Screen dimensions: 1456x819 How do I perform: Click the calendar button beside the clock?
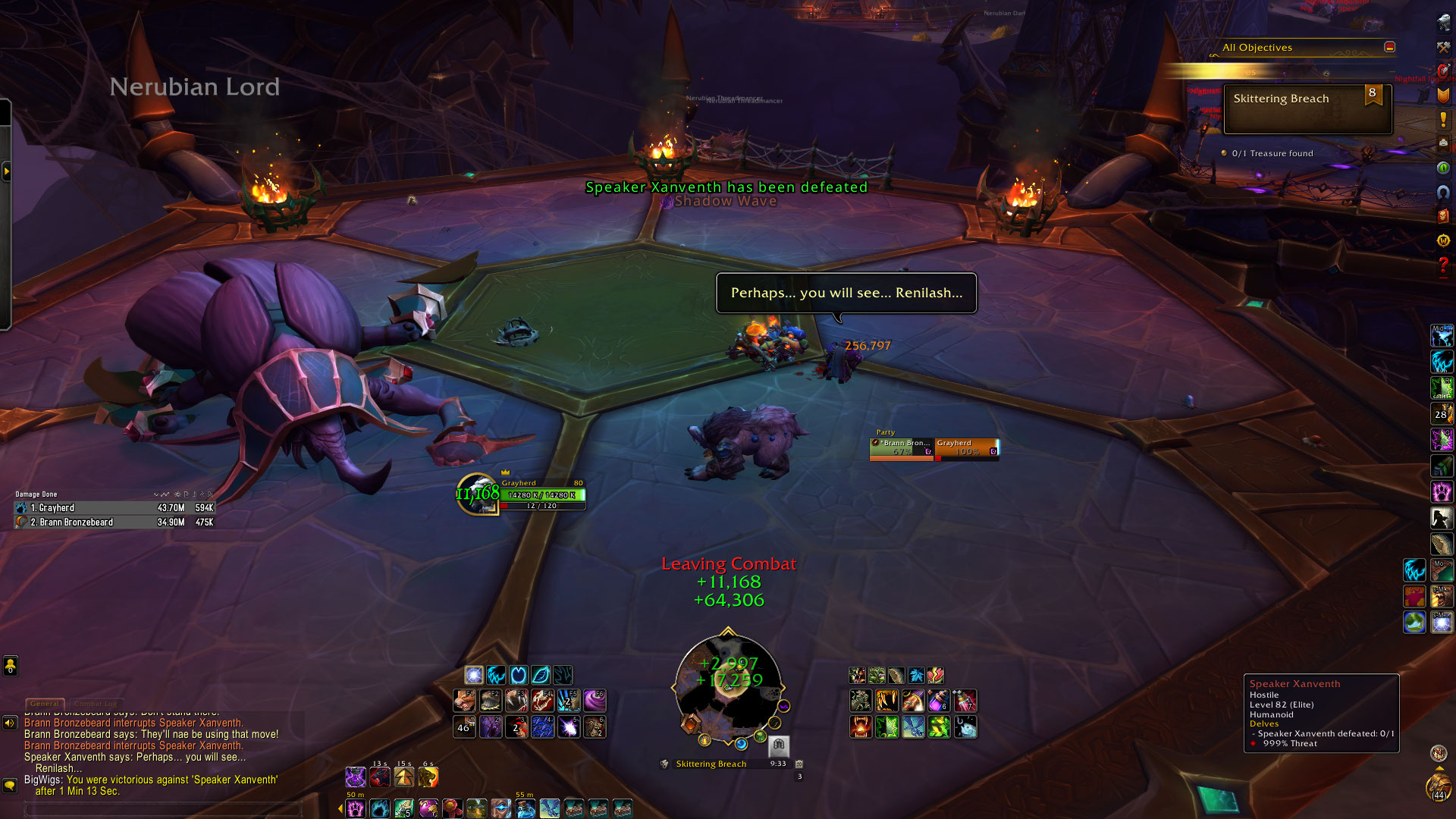[799, 764]
